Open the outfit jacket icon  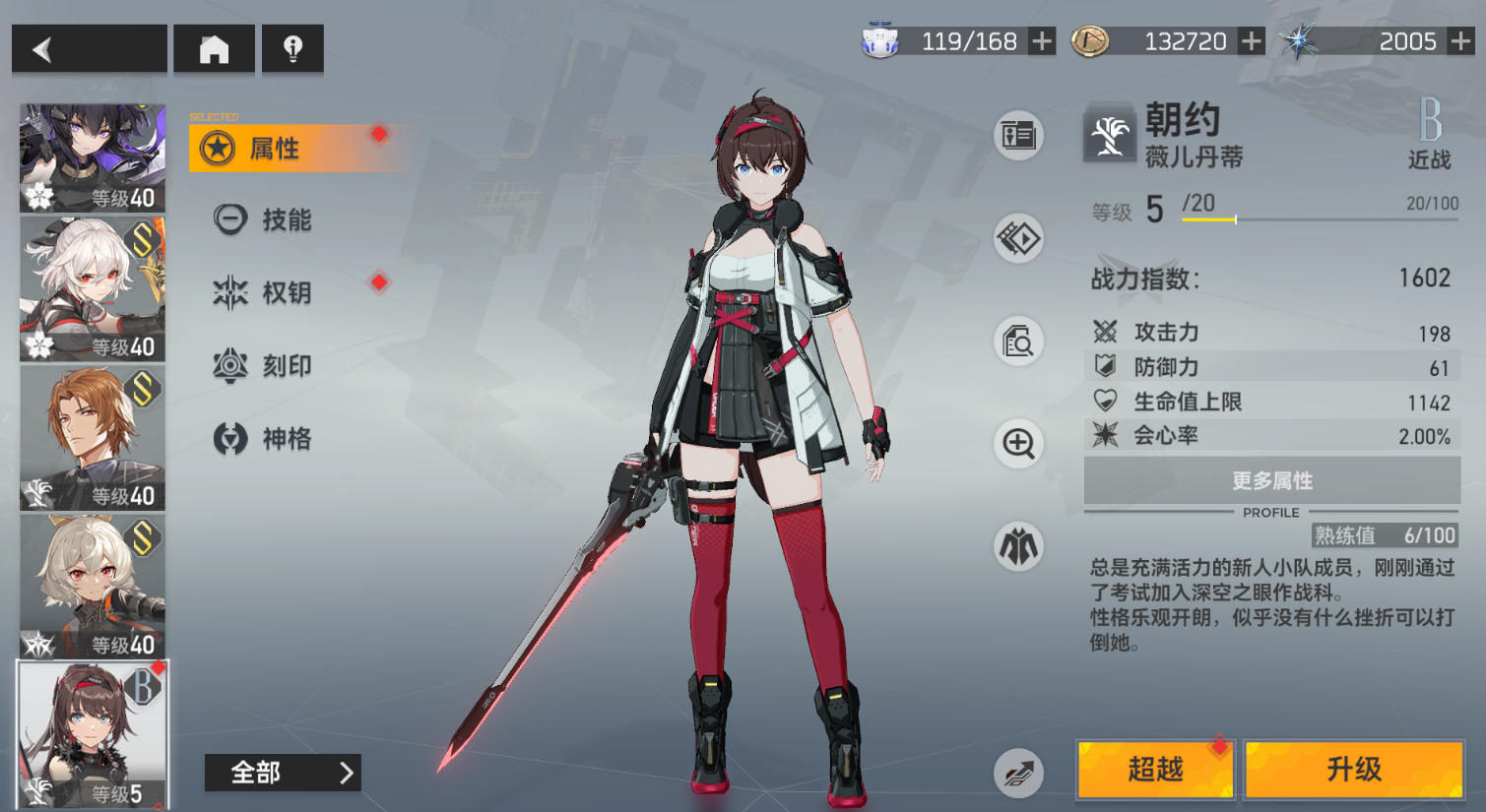pyautogui.click(x=1018, y=546)
